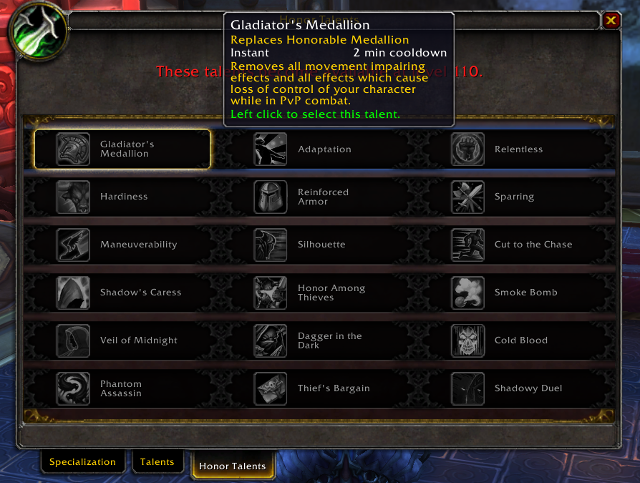Pick the Phantom Assassin talent
The width and height of the screenshot is (640, 483).
pos(122,388)
